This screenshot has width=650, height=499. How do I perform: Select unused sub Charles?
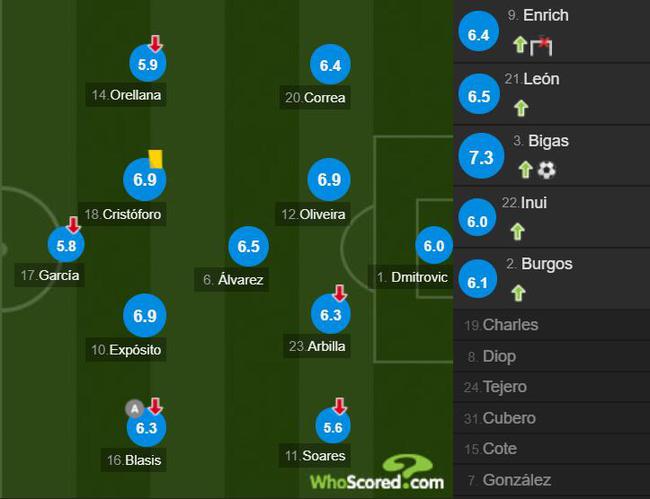(x=510, y=325)
